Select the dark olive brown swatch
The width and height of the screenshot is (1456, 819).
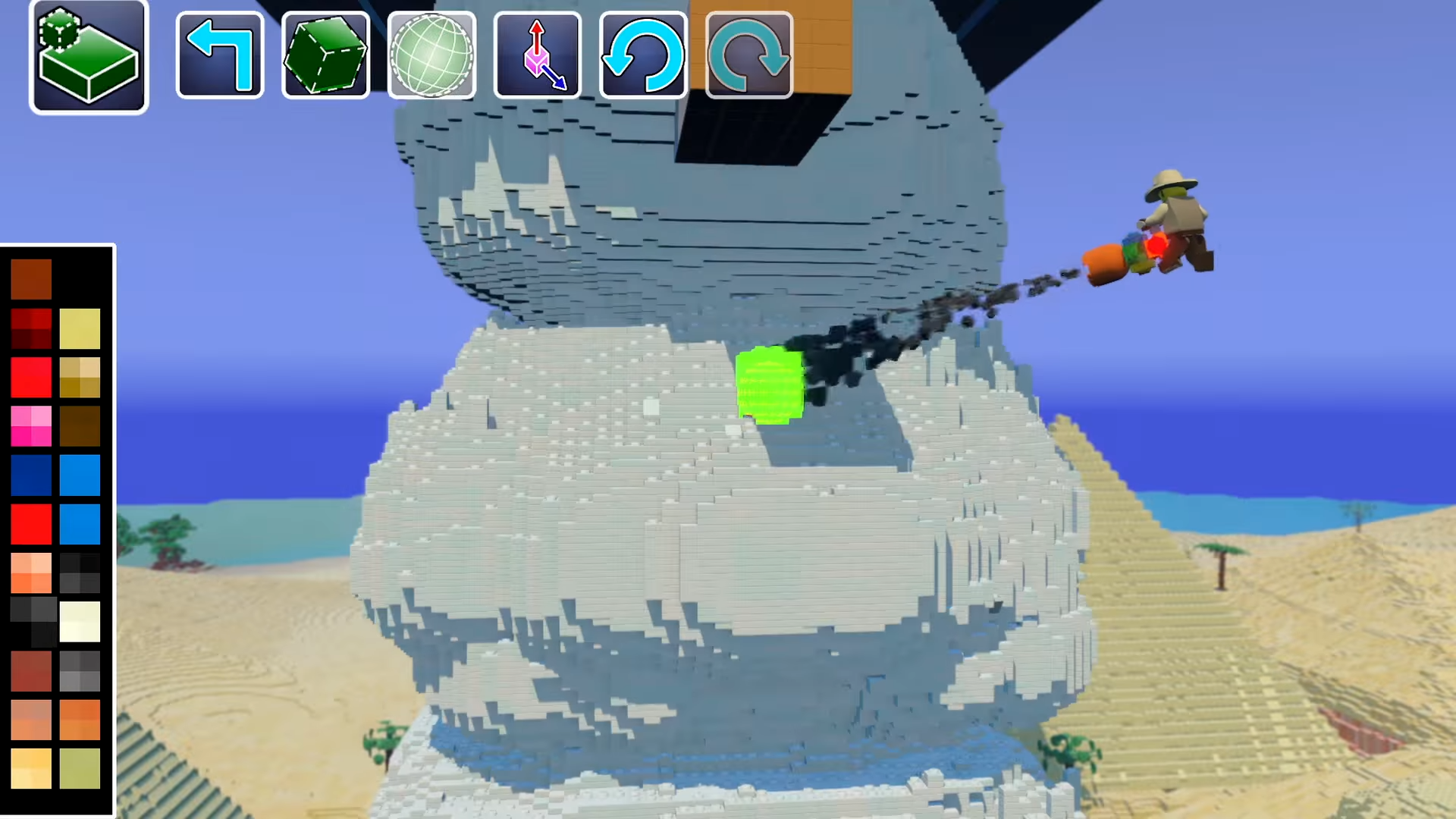[80, 427]
